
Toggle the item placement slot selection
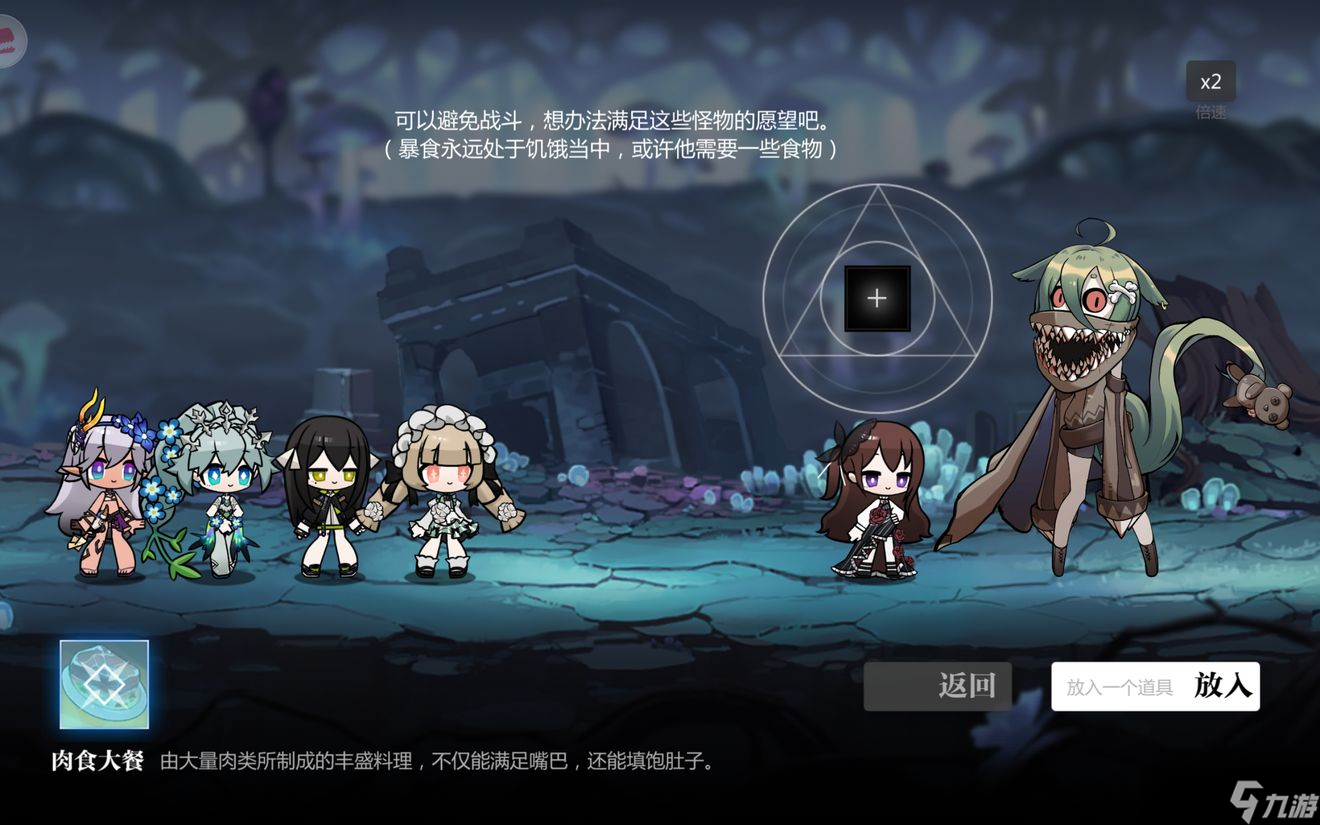click(x=877, y=297)
